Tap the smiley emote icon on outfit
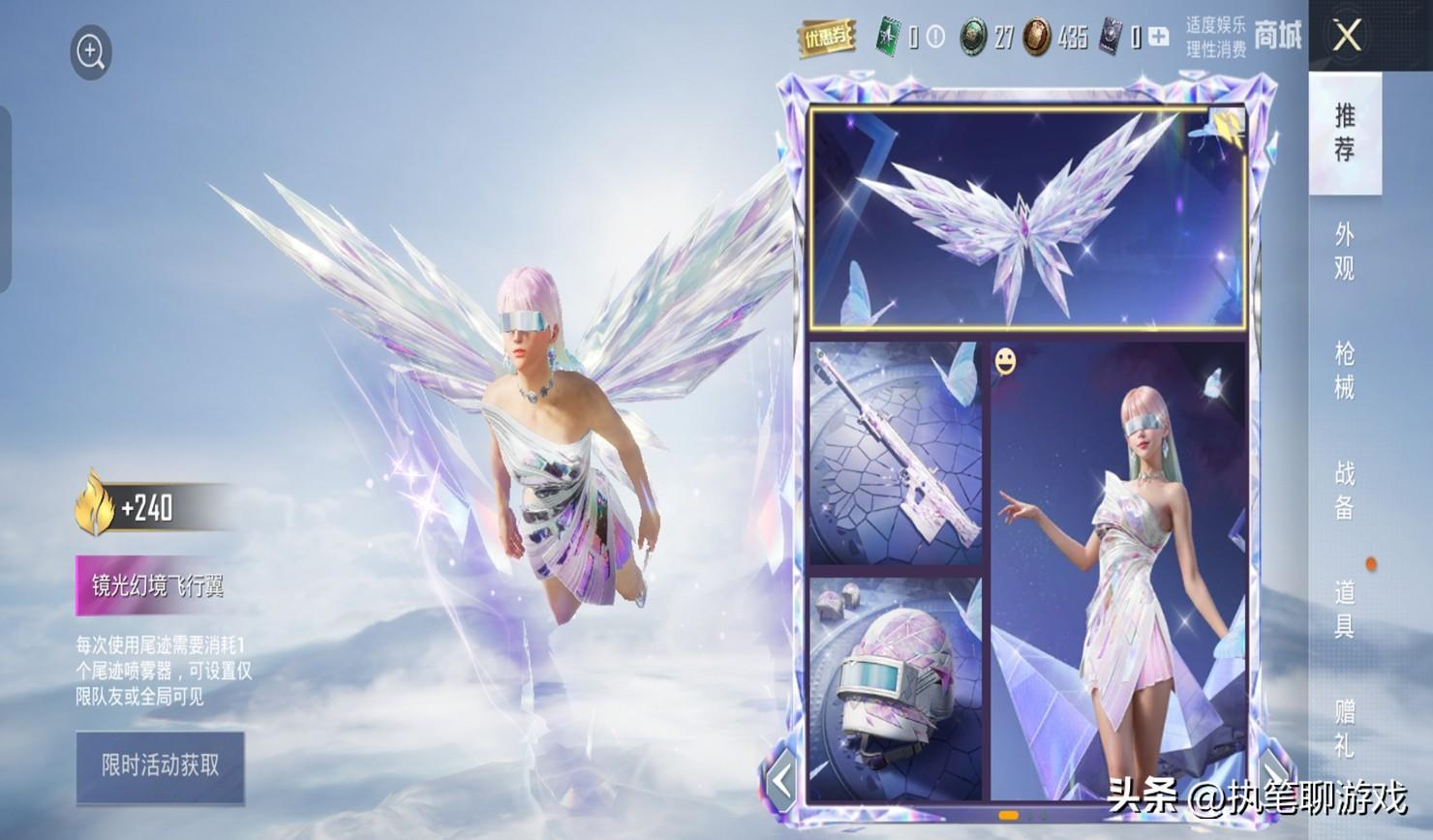Viewport: 1433px width, 840px height. (x=1007, y=363)
